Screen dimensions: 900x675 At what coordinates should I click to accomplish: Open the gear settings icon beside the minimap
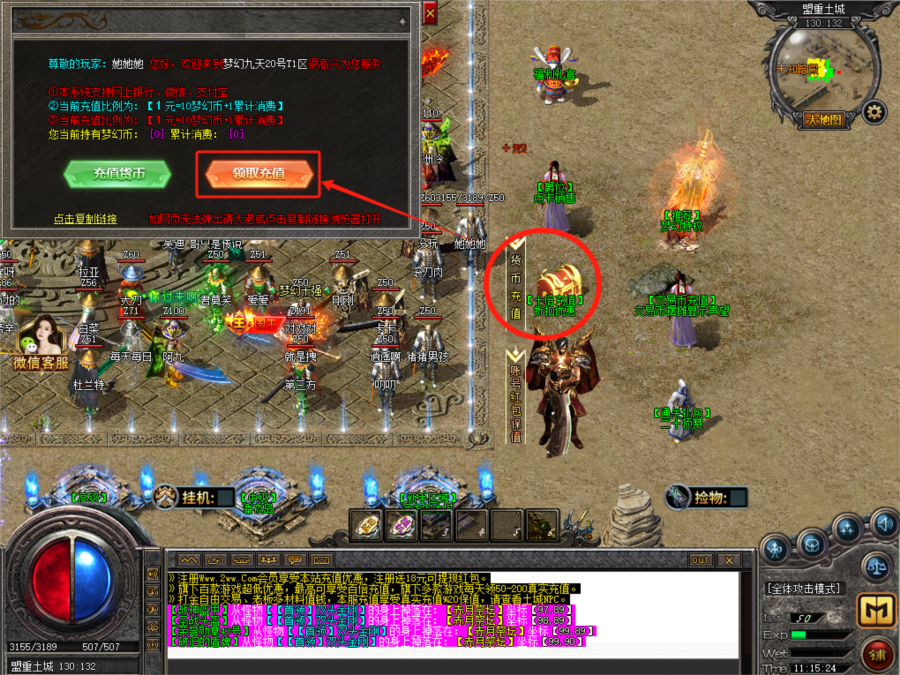[x=874, y=111]
